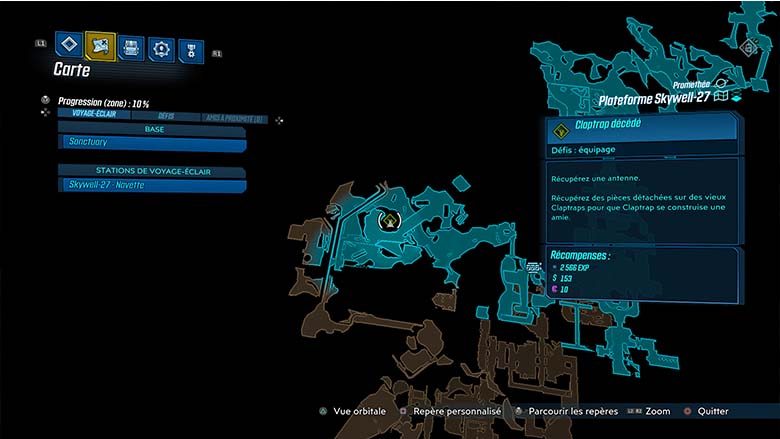
Task: Click the challenge marker on the map
Action: coord(391,220)
